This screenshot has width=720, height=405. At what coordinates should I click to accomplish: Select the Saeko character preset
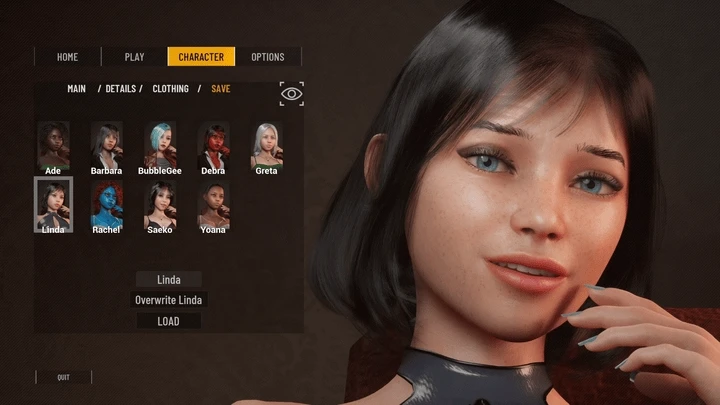point(160,204)
